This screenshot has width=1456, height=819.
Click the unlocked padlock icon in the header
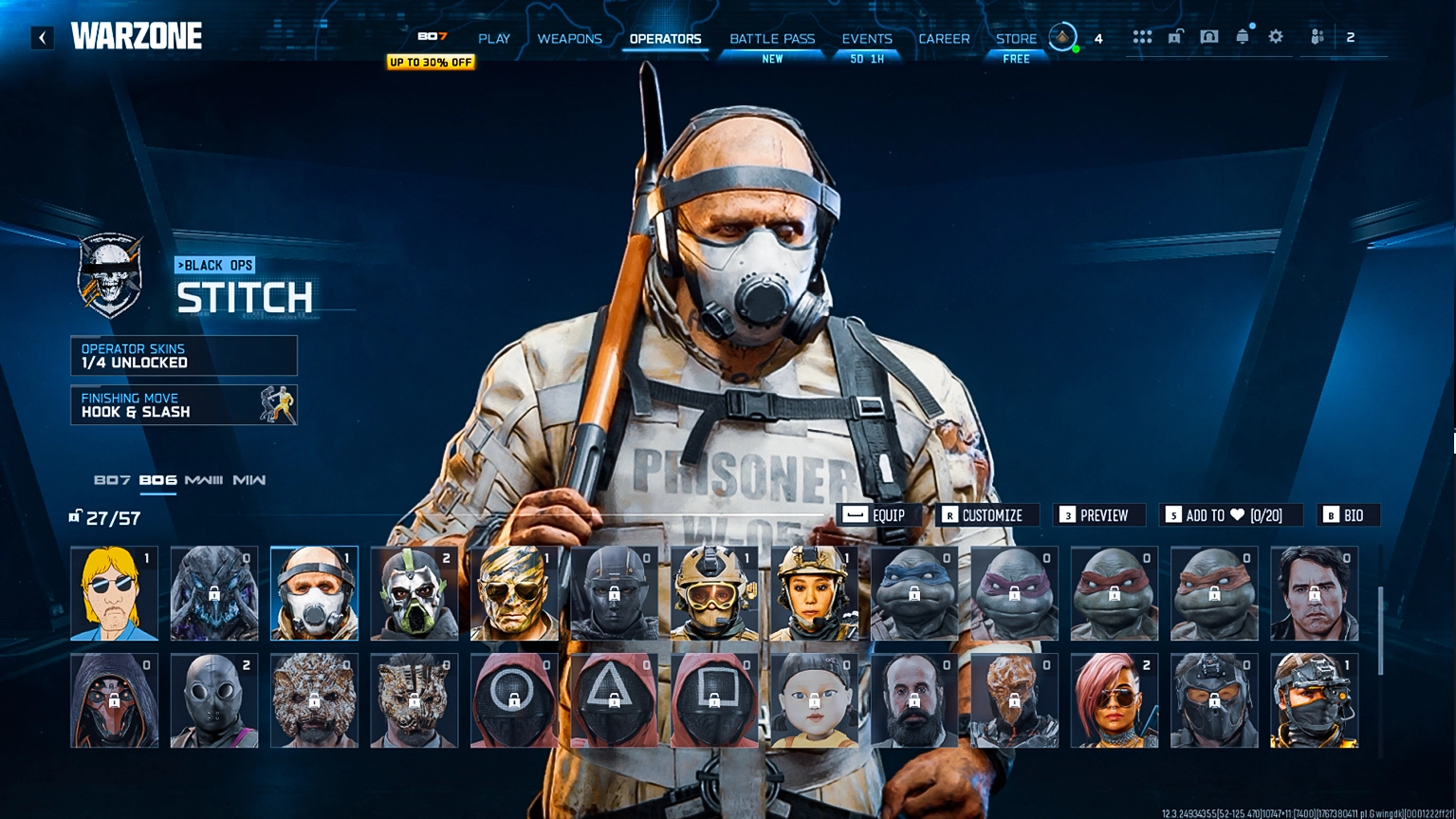pos(1176,36)
